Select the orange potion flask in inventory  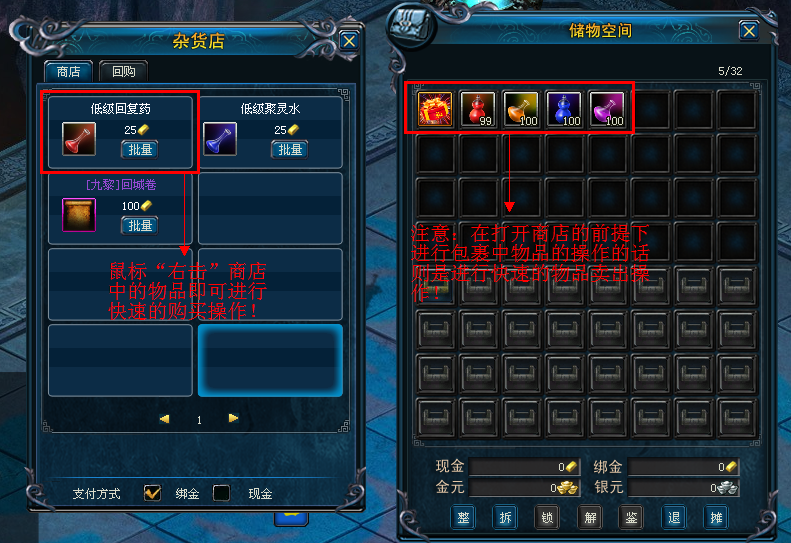(x=521, y=109)
